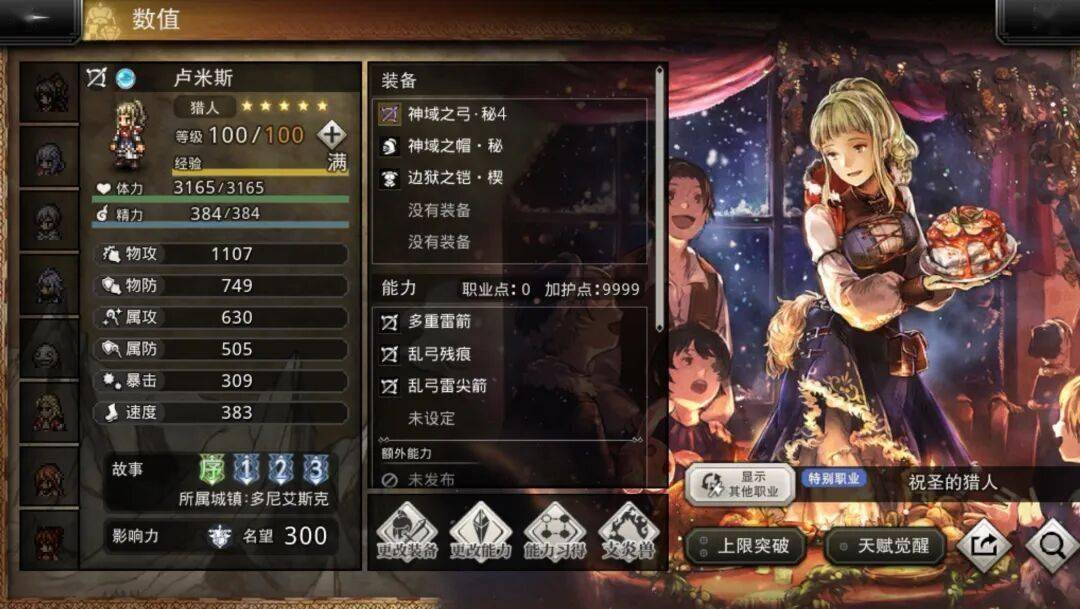Open the green 序 story chapter
Viewport: 1080px width, 609px height.
(213, 470)
